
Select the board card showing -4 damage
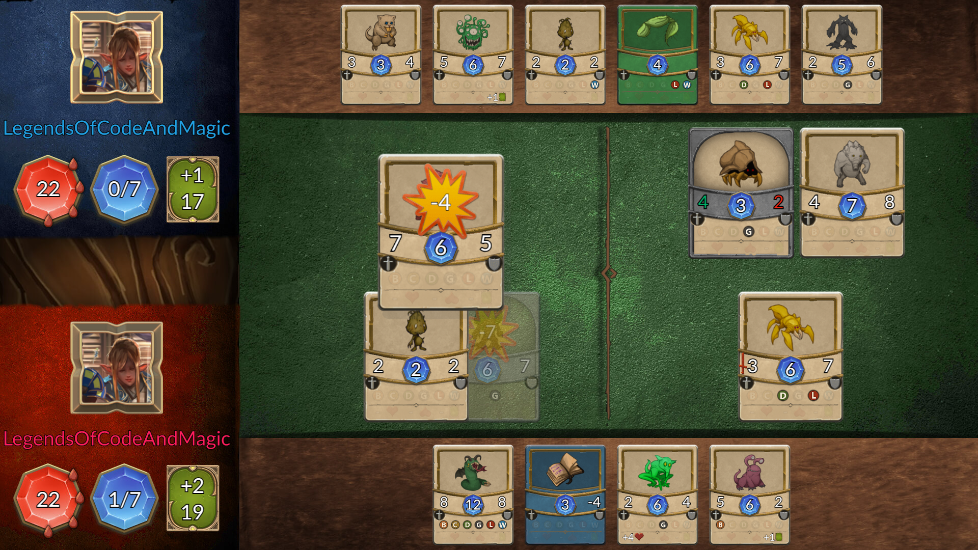point(441,231)
